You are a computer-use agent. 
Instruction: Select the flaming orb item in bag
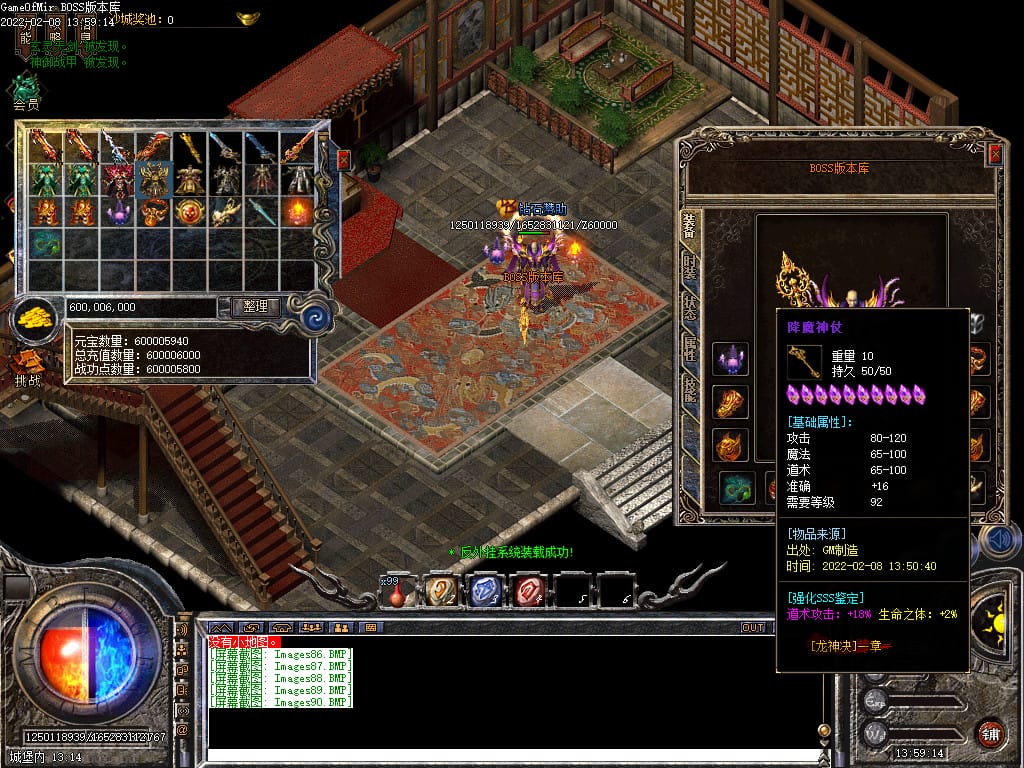tap(298, 212)
